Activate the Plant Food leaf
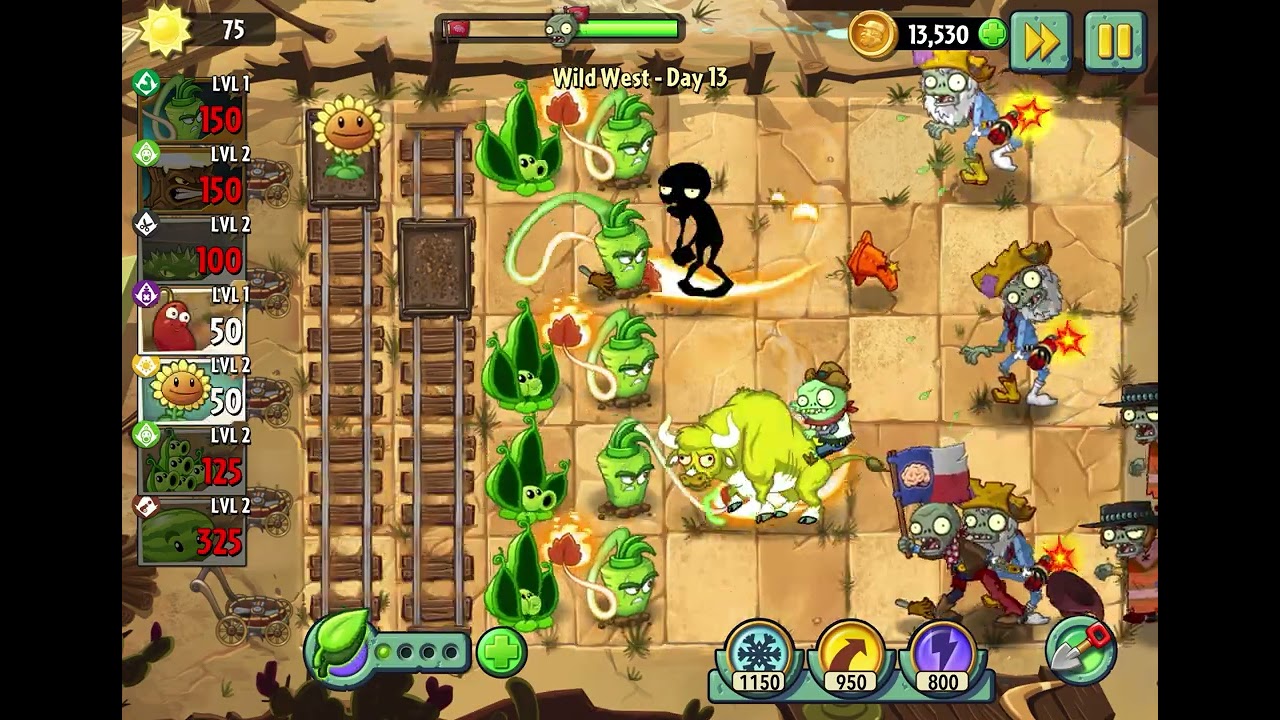Screen dimensions: 1280x720 point(340,648)
